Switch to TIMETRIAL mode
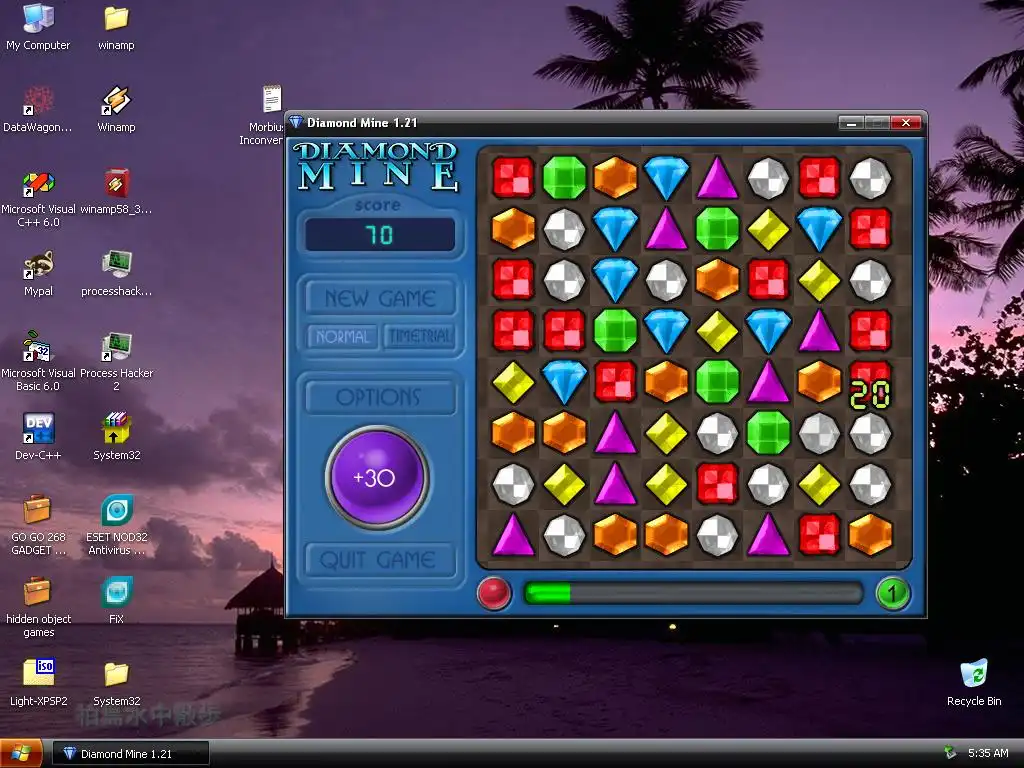 click(x=420, y=337)
